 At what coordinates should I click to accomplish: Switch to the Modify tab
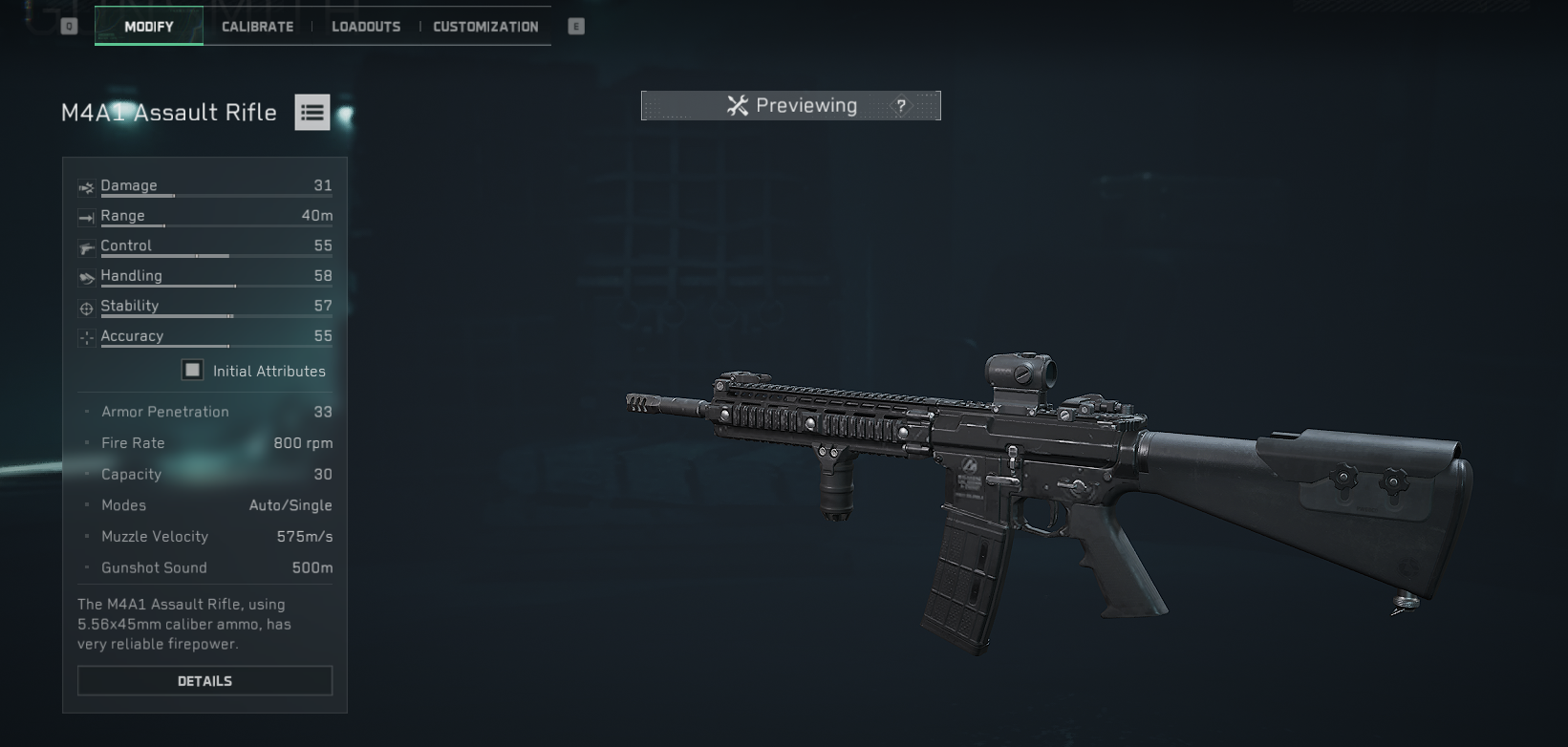tap(149, 27)
